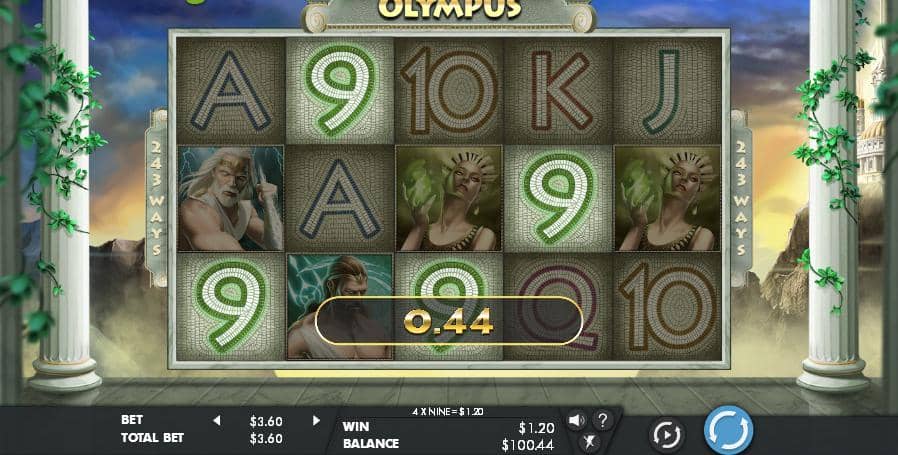Image resolution: width=898 pixels, height=455 pixels.
Task: Increase the bet with the right arrow
Action: [316, 421]
